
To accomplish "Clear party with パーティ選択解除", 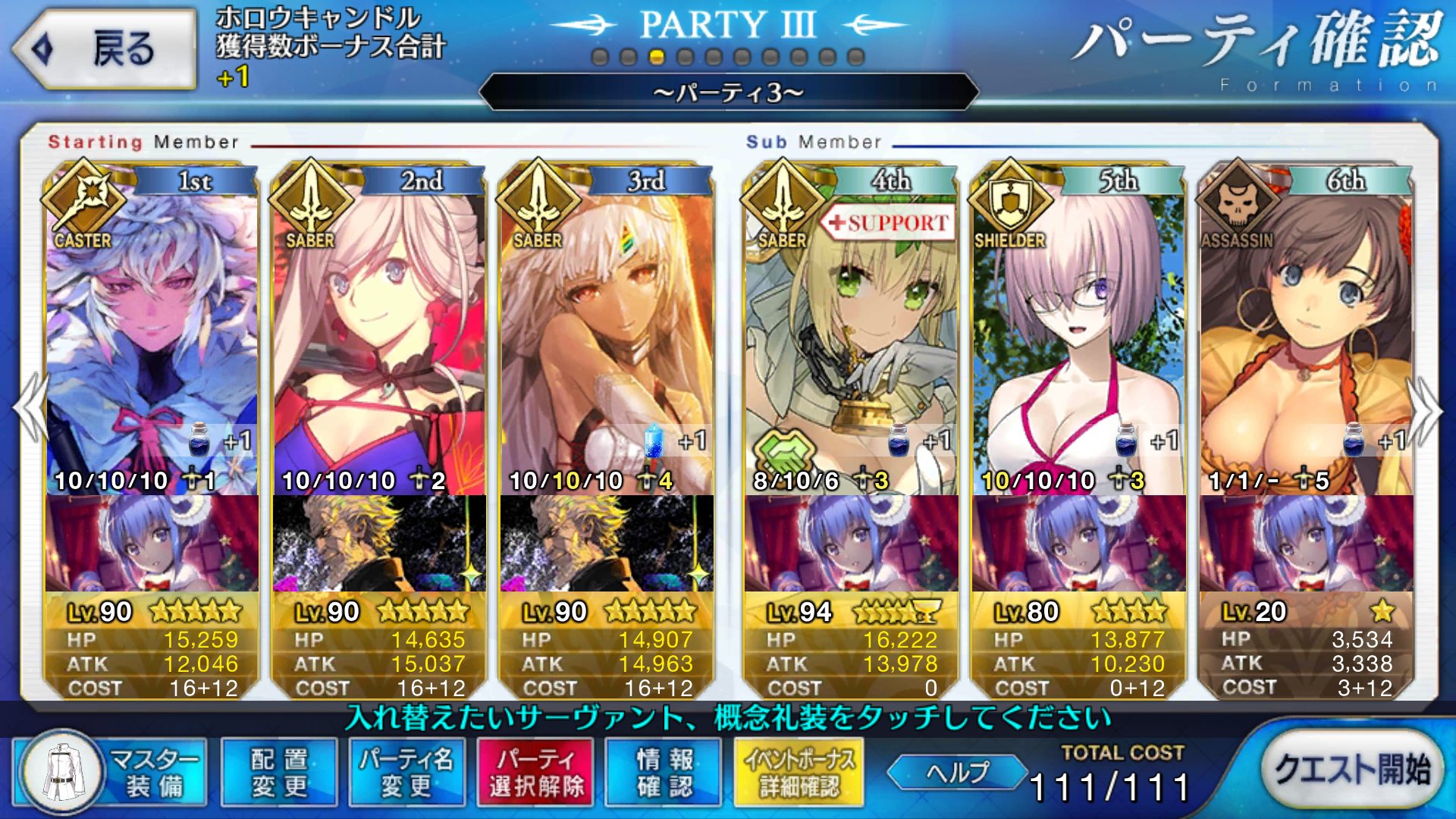I will pos(536,773).
